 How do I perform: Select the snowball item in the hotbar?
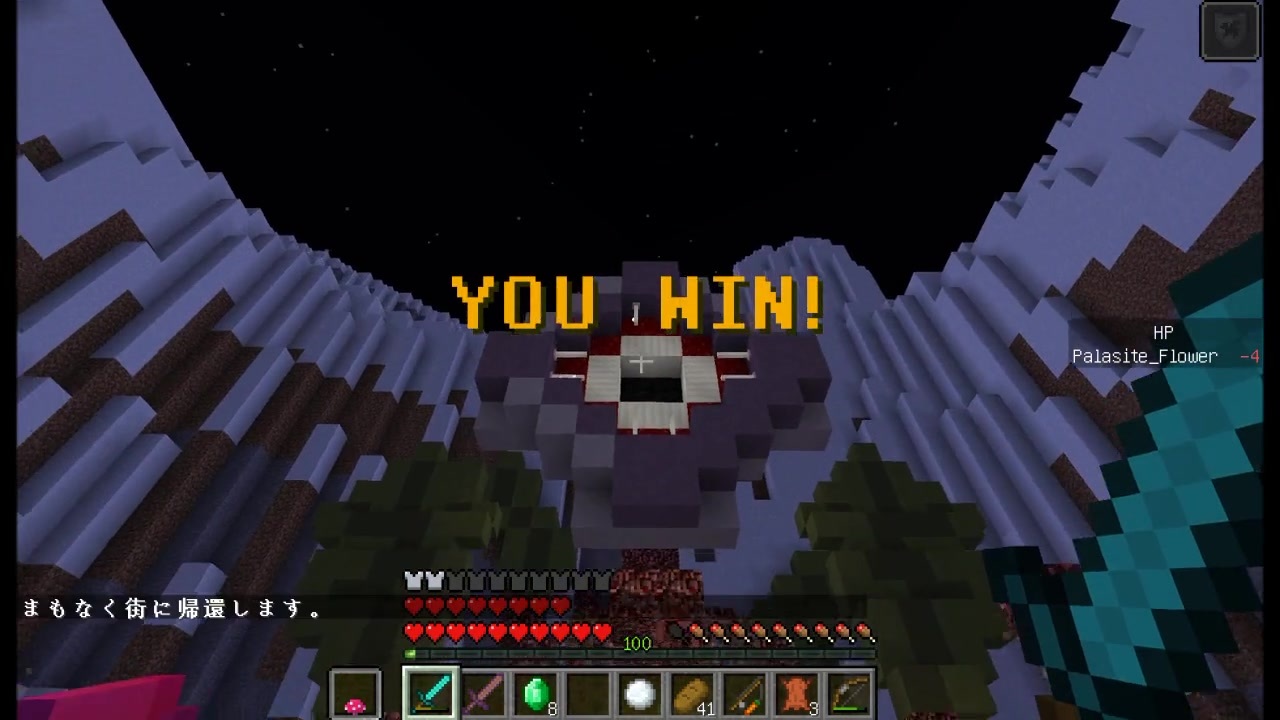[638, 692]
